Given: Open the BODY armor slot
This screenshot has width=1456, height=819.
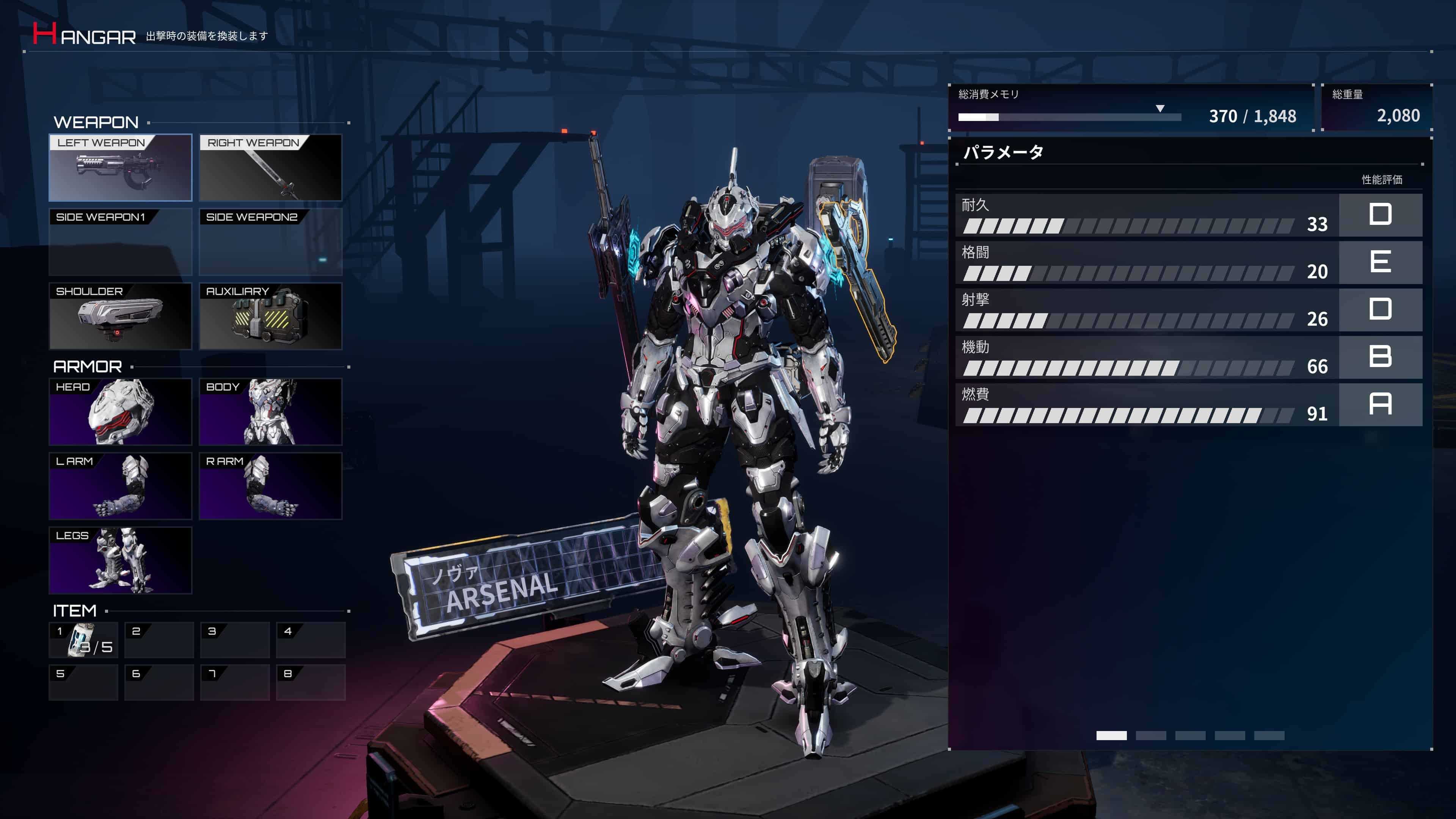Looking at the screenshot, I should 270,411.
